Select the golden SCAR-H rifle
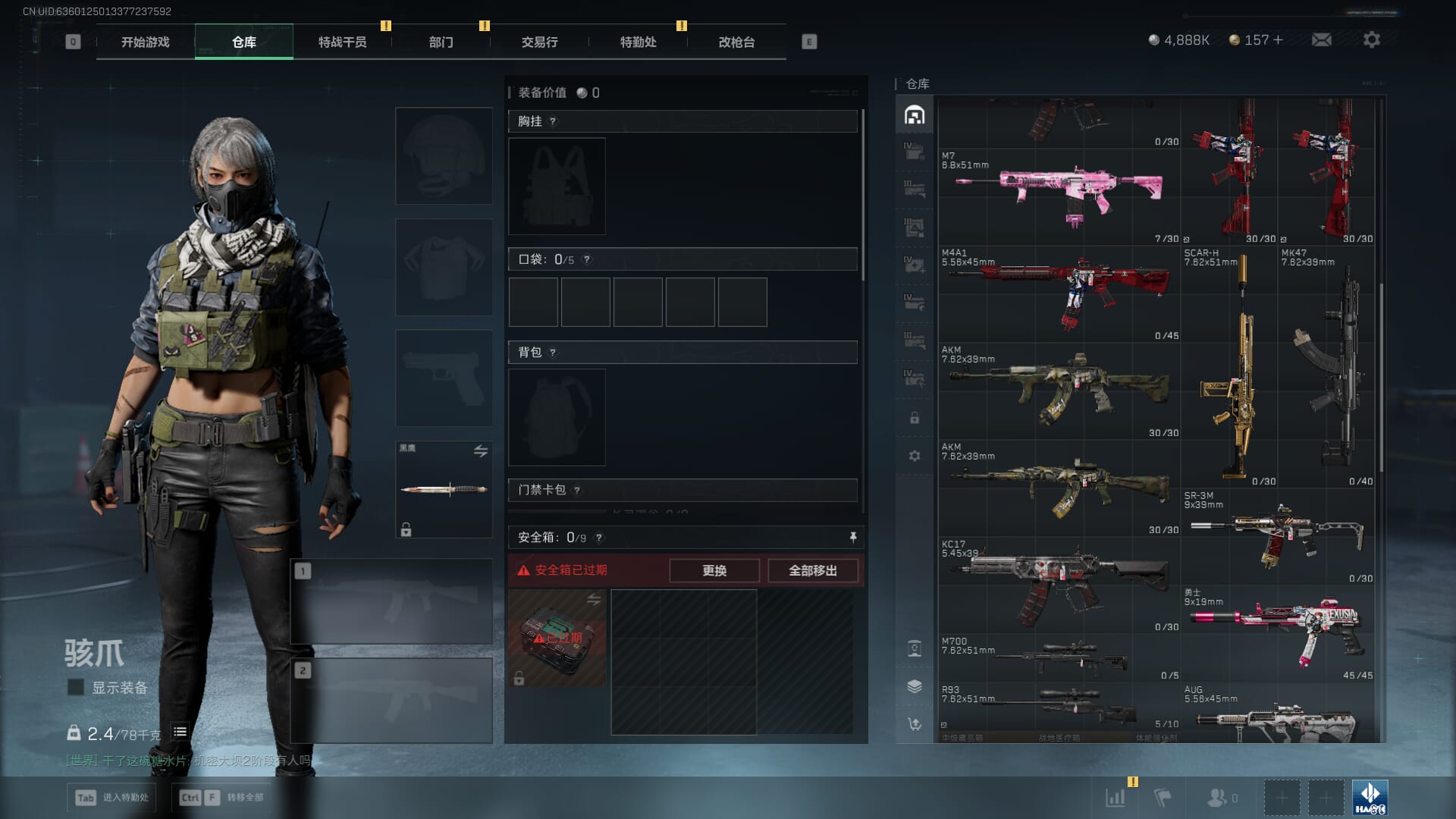 point(1228,372)
